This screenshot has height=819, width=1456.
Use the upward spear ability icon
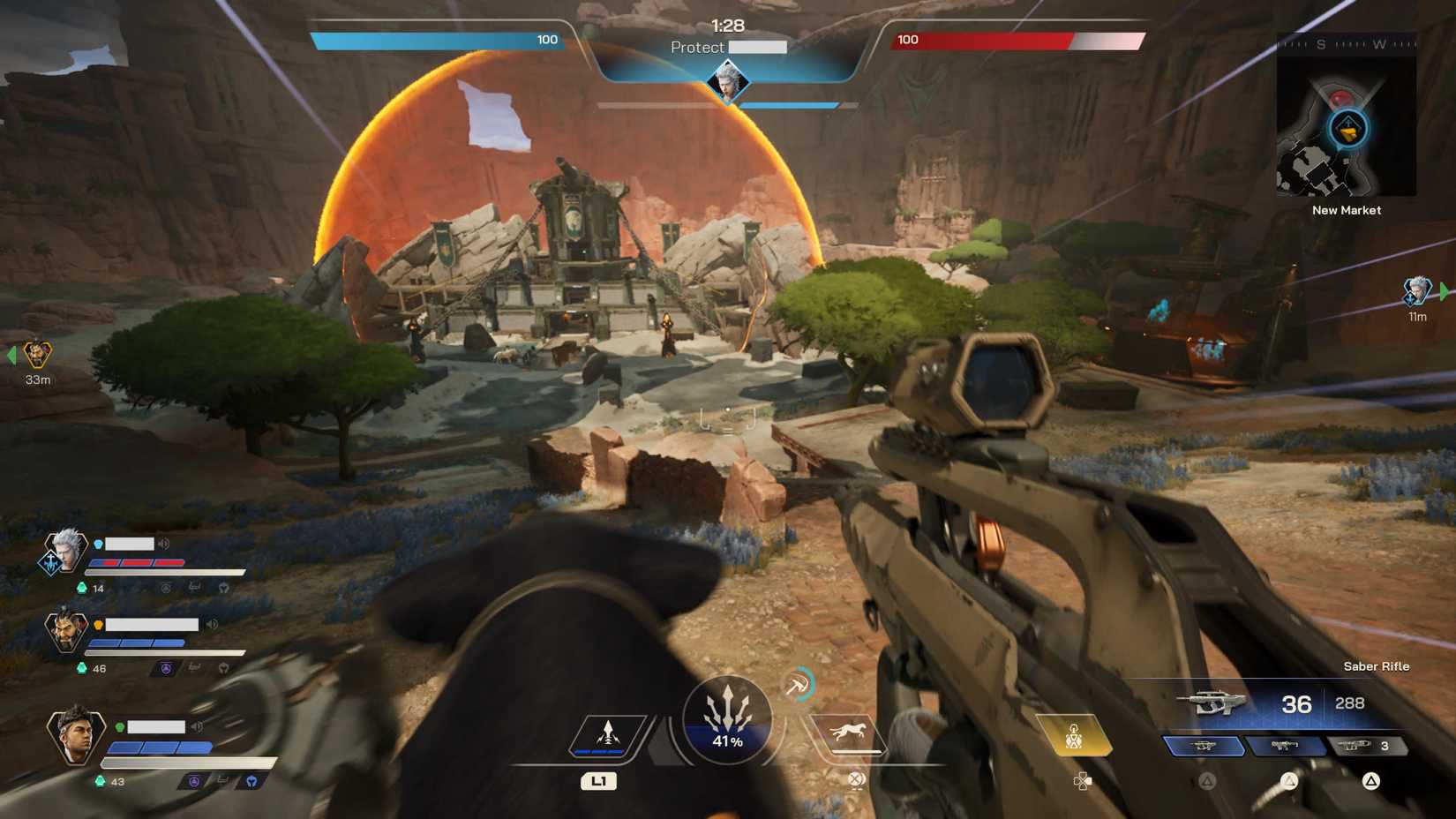click(x=608, y=734)
